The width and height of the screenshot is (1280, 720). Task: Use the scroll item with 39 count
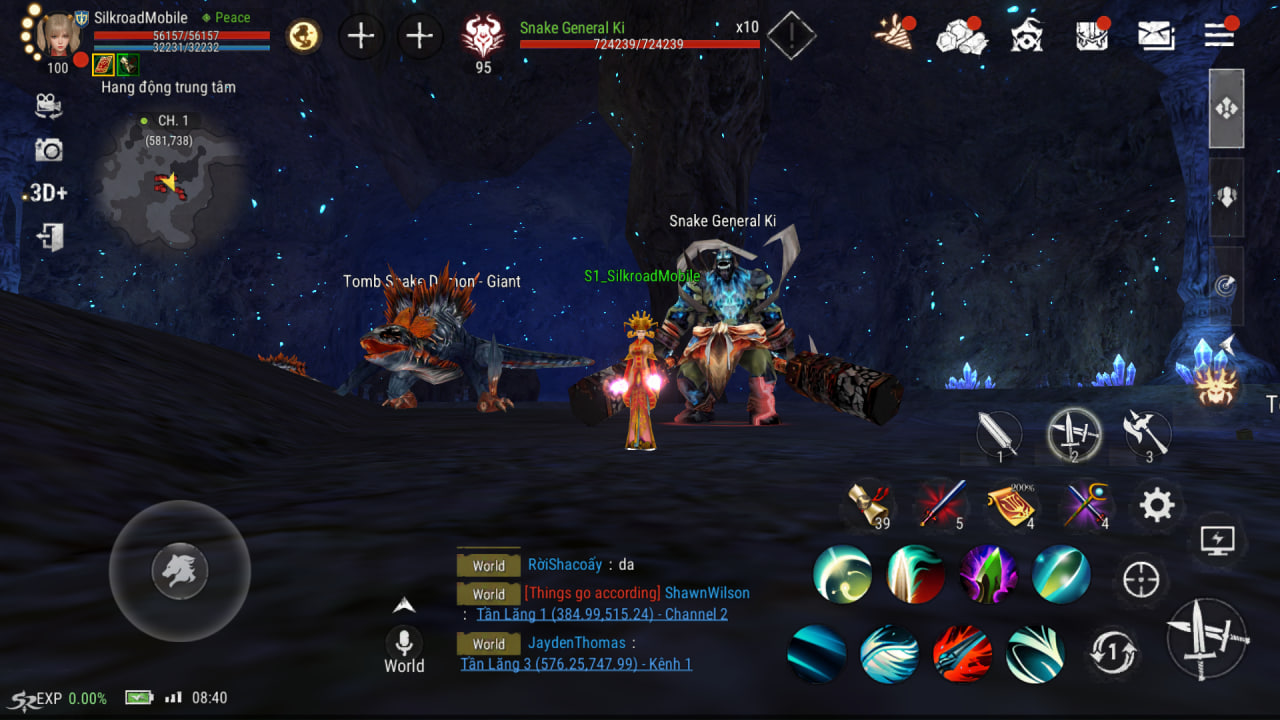click(868, 505)
